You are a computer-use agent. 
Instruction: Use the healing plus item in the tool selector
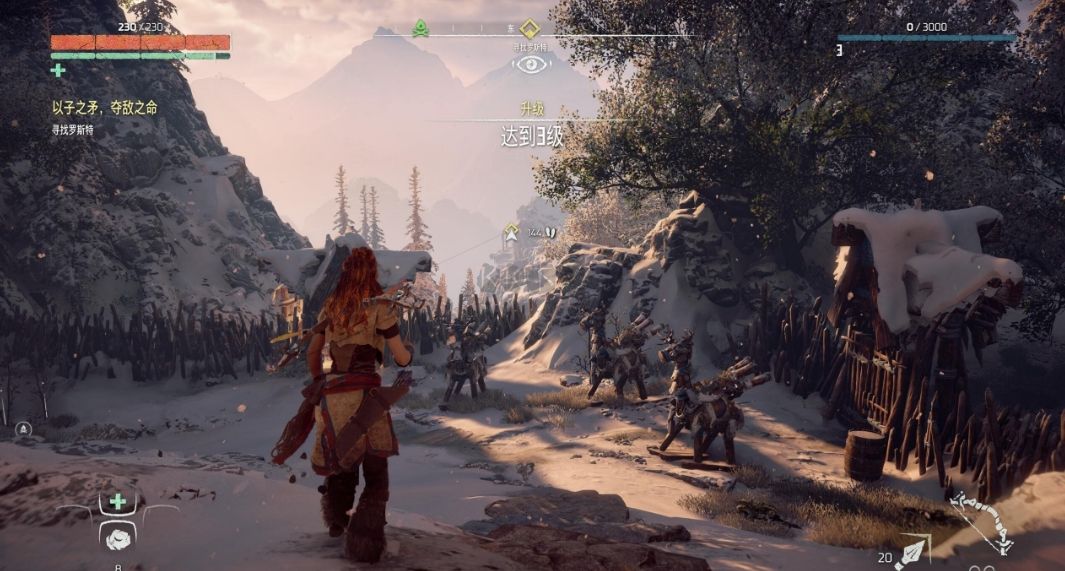click(x=118, y=501)
